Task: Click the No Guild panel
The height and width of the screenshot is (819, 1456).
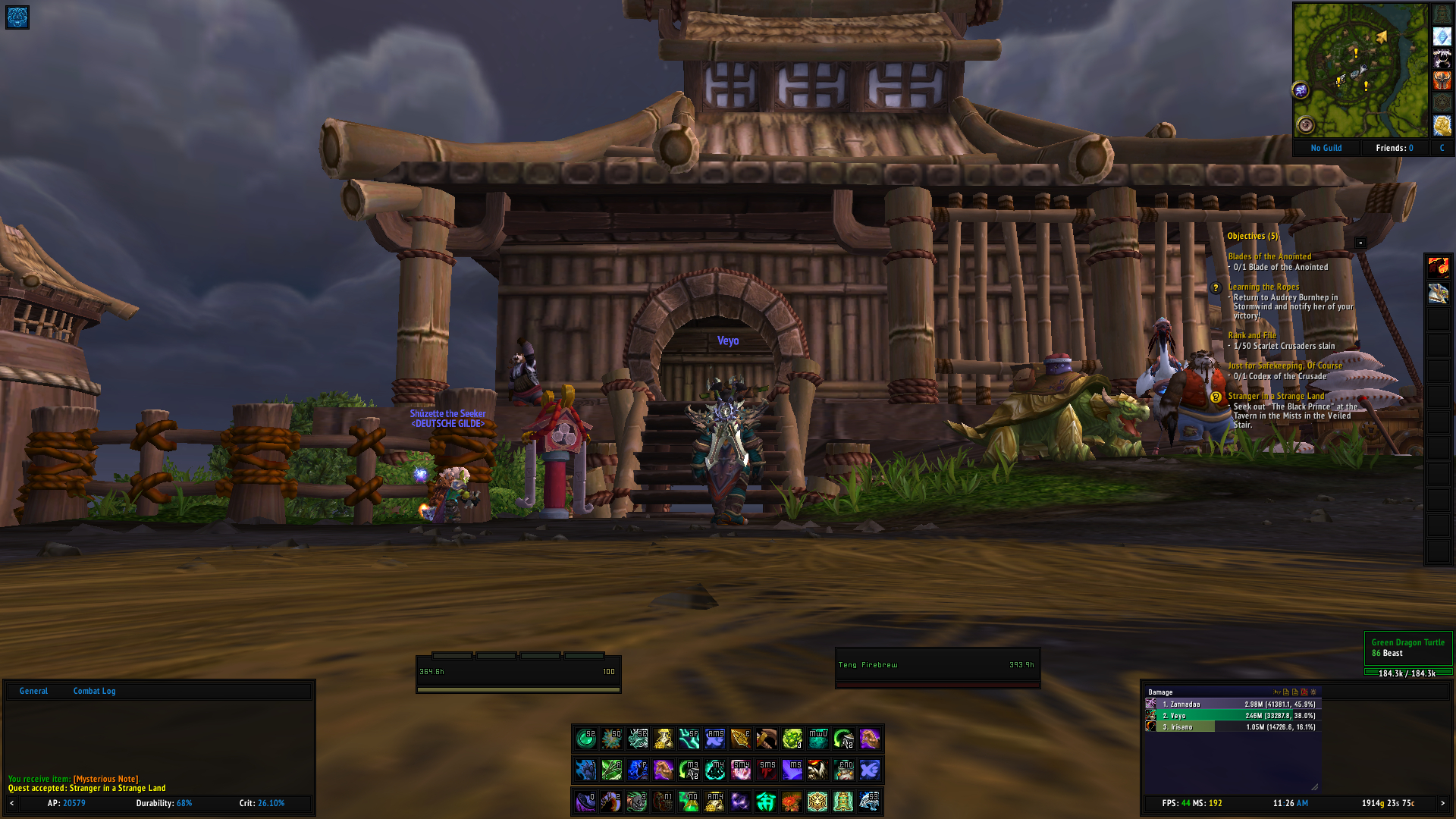Action: [1326, 148]
